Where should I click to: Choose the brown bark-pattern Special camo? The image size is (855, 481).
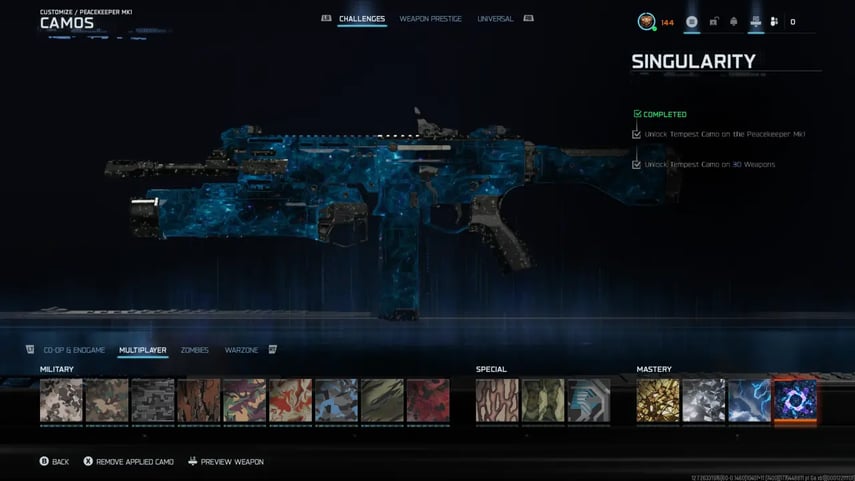click(x=497, y=400)
